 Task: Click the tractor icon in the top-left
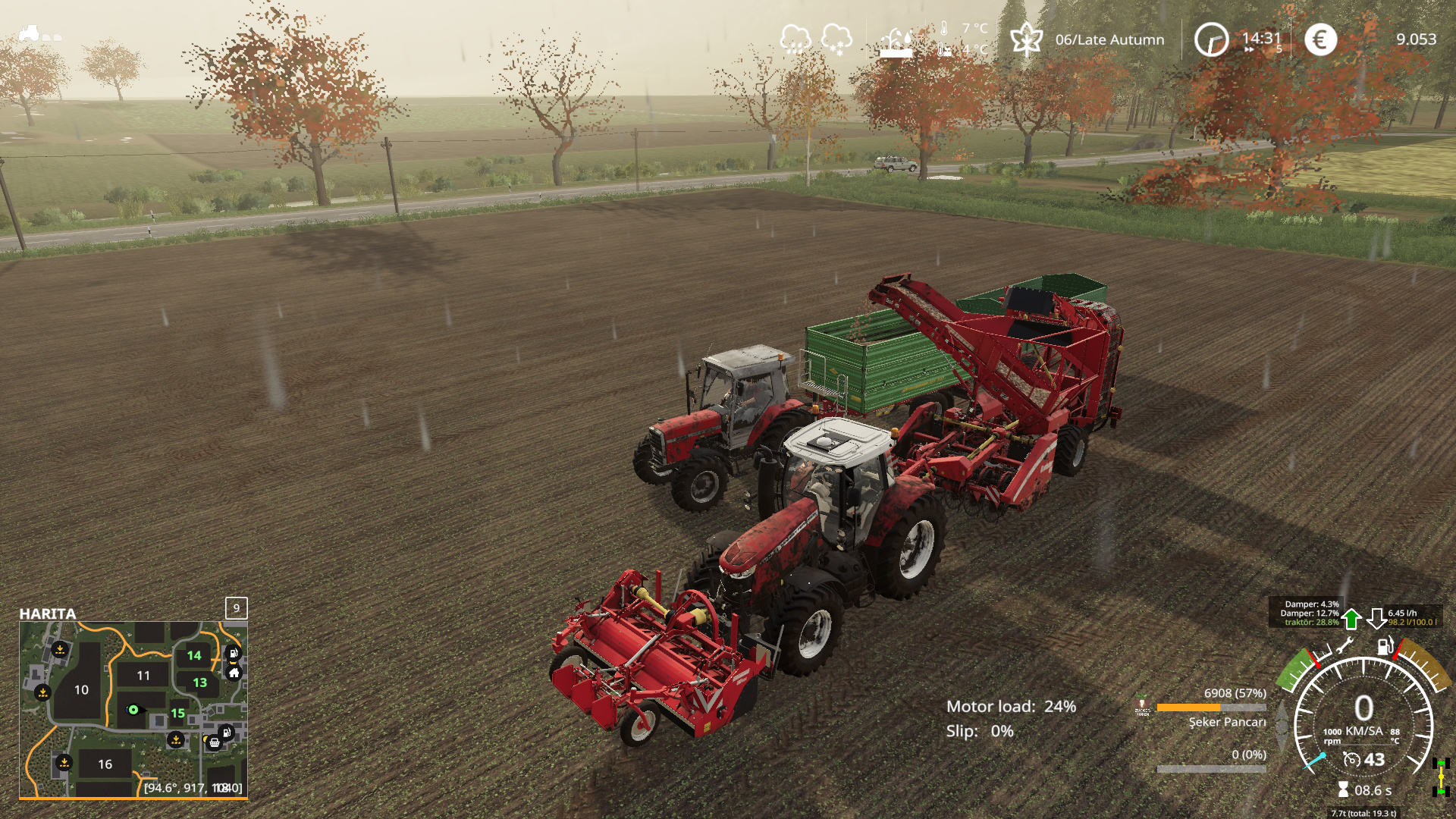click(x=29, y=33)
